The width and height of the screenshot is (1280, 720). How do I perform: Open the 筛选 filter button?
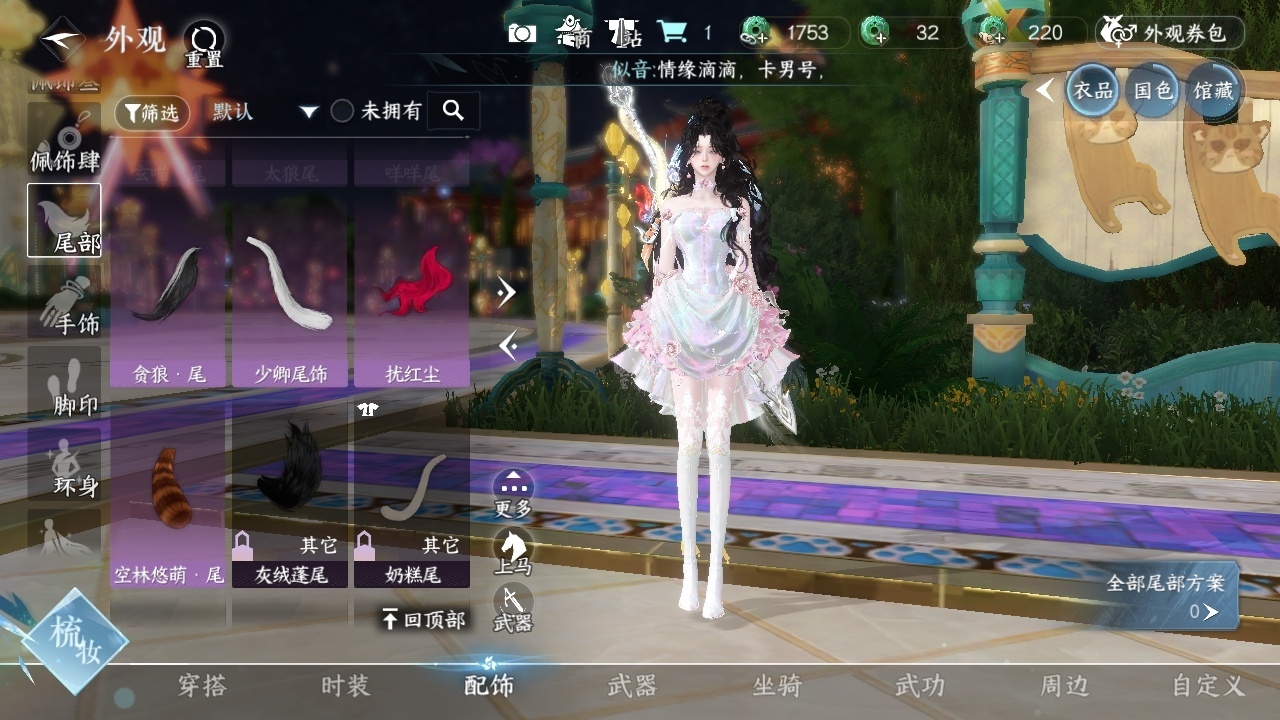(x=152, y=113)
